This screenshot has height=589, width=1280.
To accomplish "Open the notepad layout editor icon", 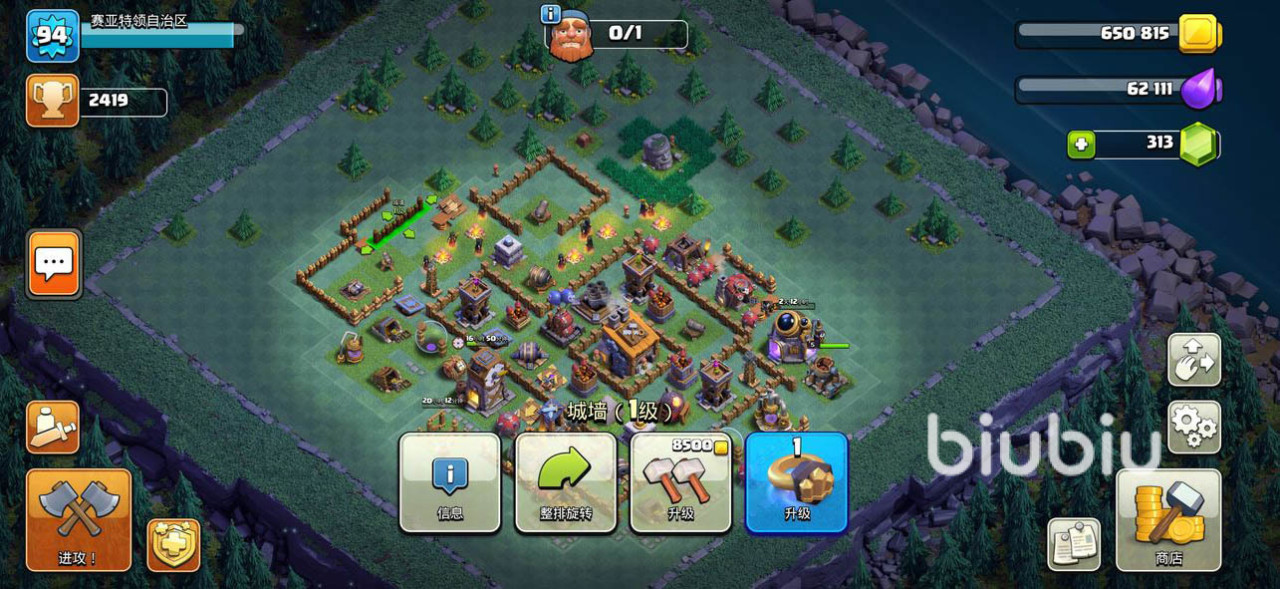I will [1074, 544].
